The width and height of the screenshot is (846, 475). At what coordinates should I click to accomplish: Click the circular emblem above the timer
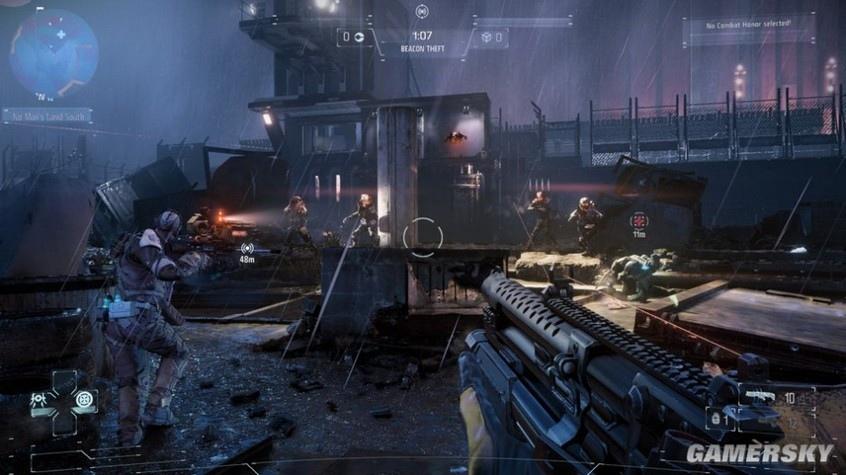tap(422, 11)
